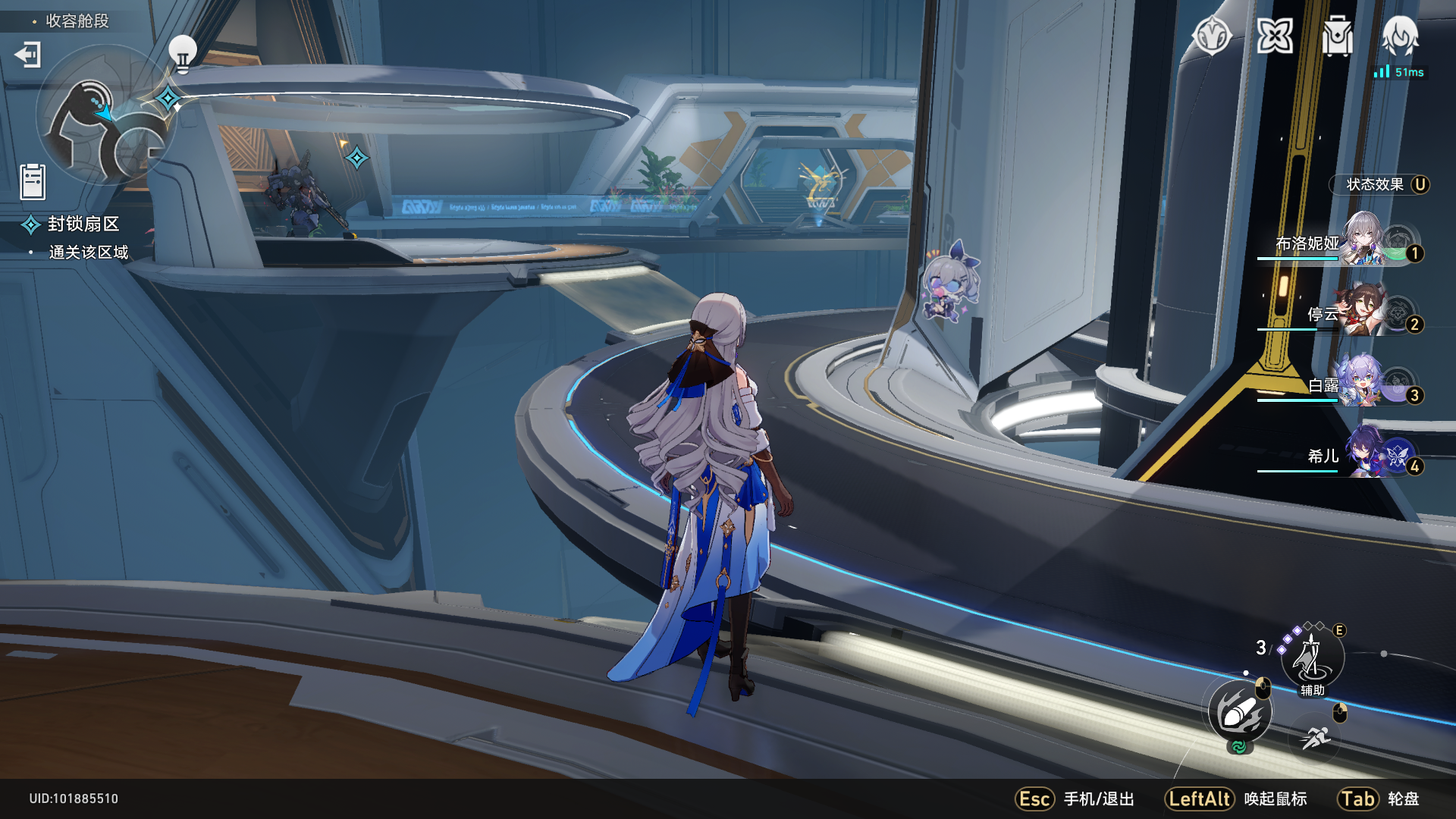Click the 手机/退出 phone menu label

tap(1099, 799)
